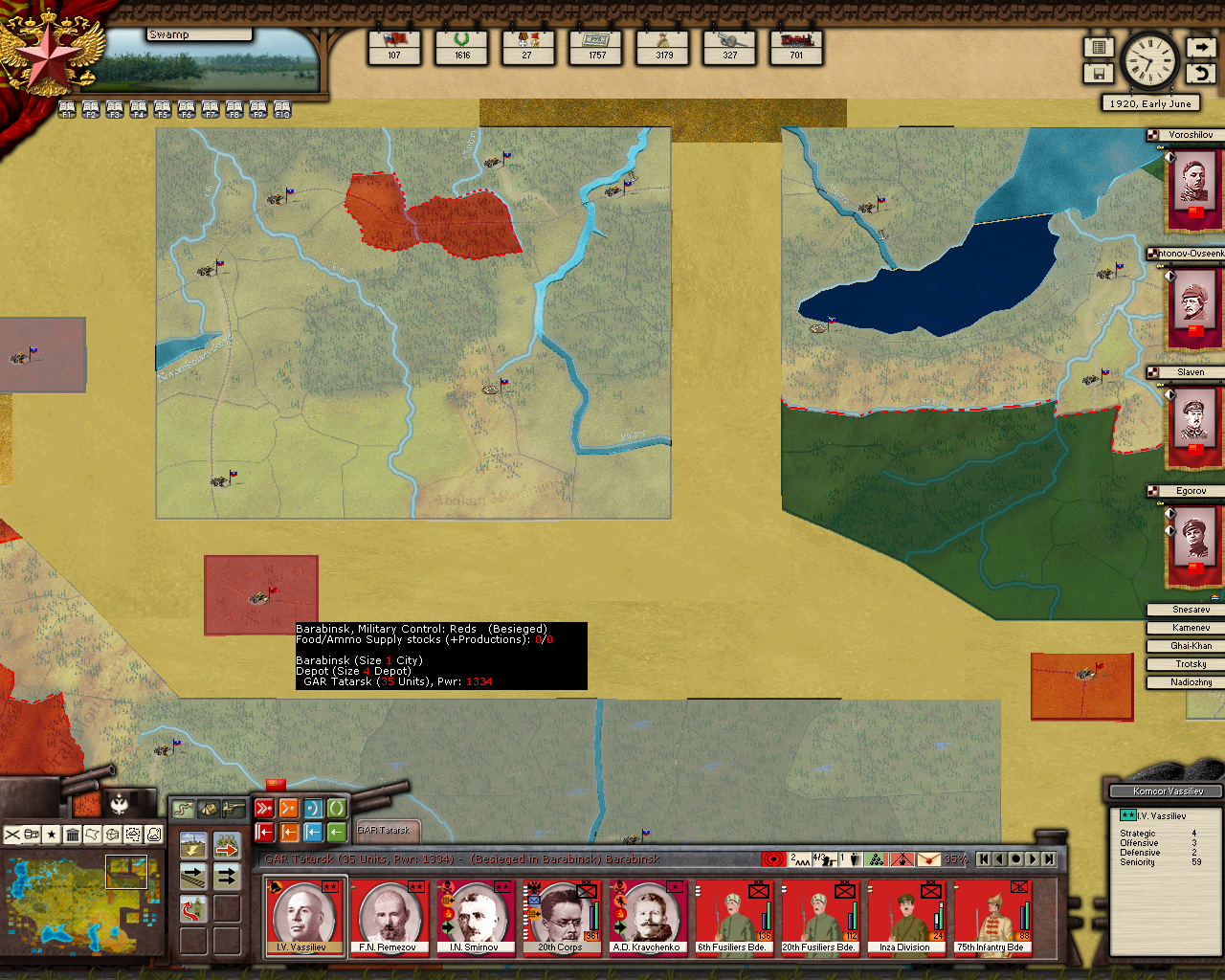
Task: Switch to the revolver orders tab
Action: point(233,810)
